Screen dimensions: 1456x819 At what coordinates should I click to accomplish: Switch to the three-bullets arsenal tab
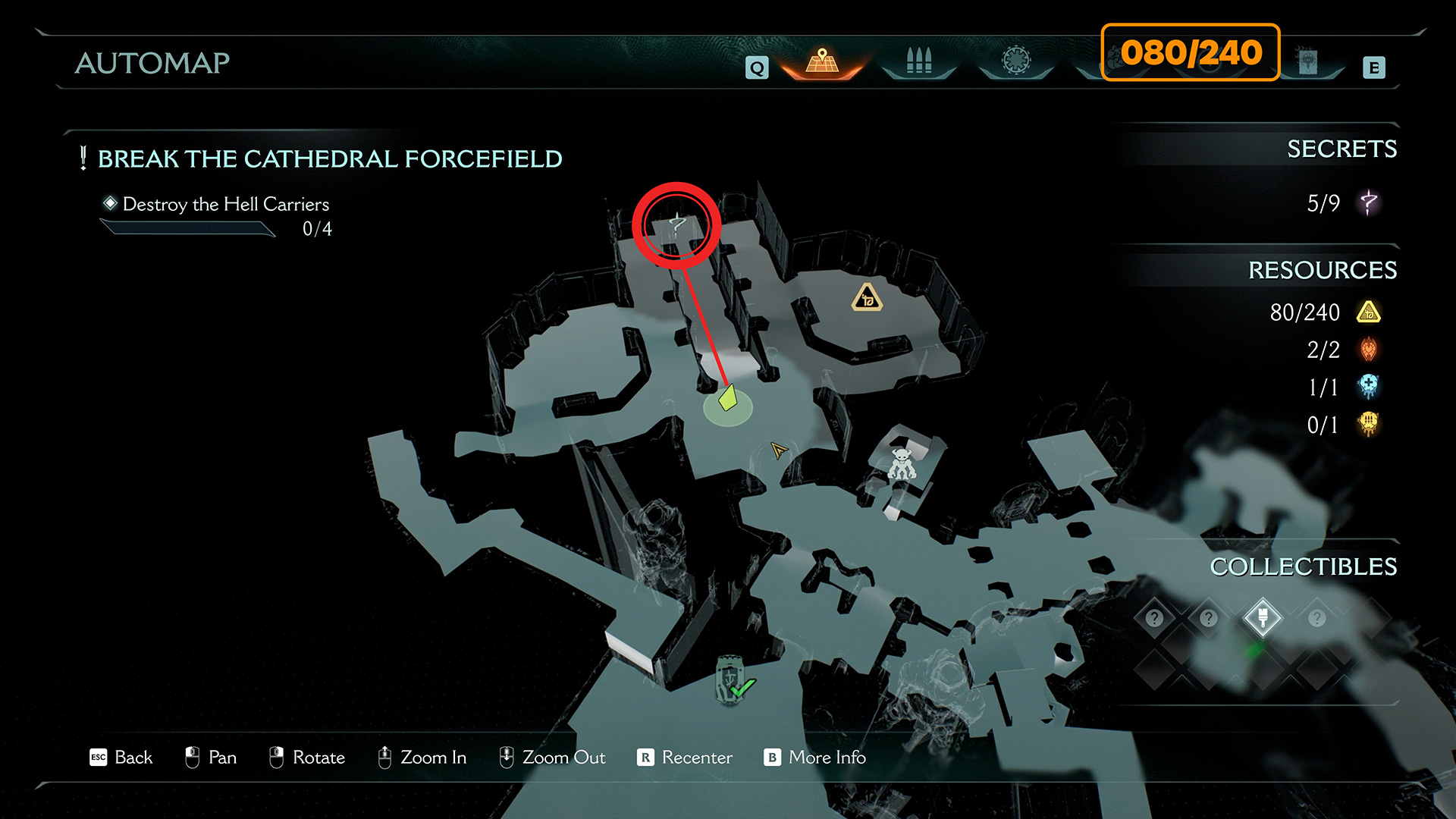click(918, 61)
